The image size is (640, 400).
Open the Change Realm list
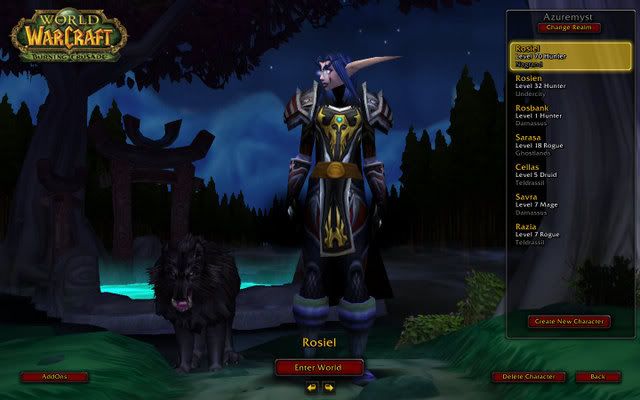pyautogui.click(x=569, y=28)
